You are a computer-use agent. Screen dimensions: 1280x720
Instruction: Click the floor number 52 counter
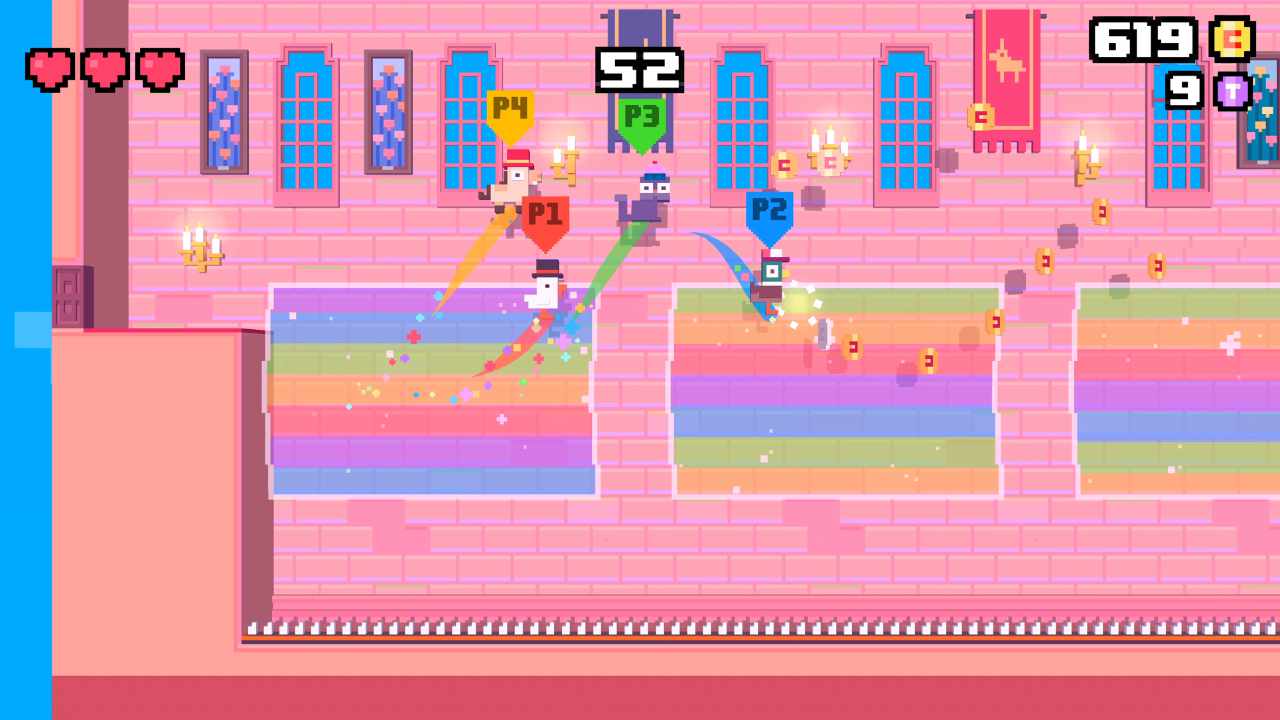[x=639, y=70]
